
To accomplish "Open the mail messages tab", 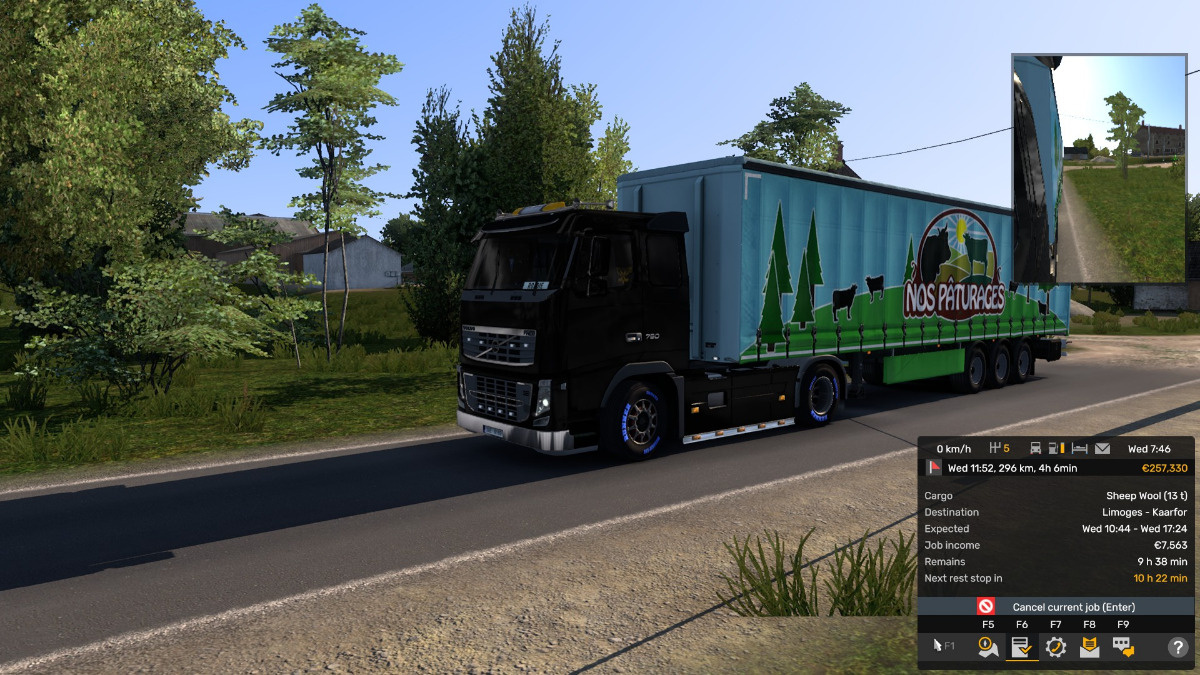I will (1089, 647).
